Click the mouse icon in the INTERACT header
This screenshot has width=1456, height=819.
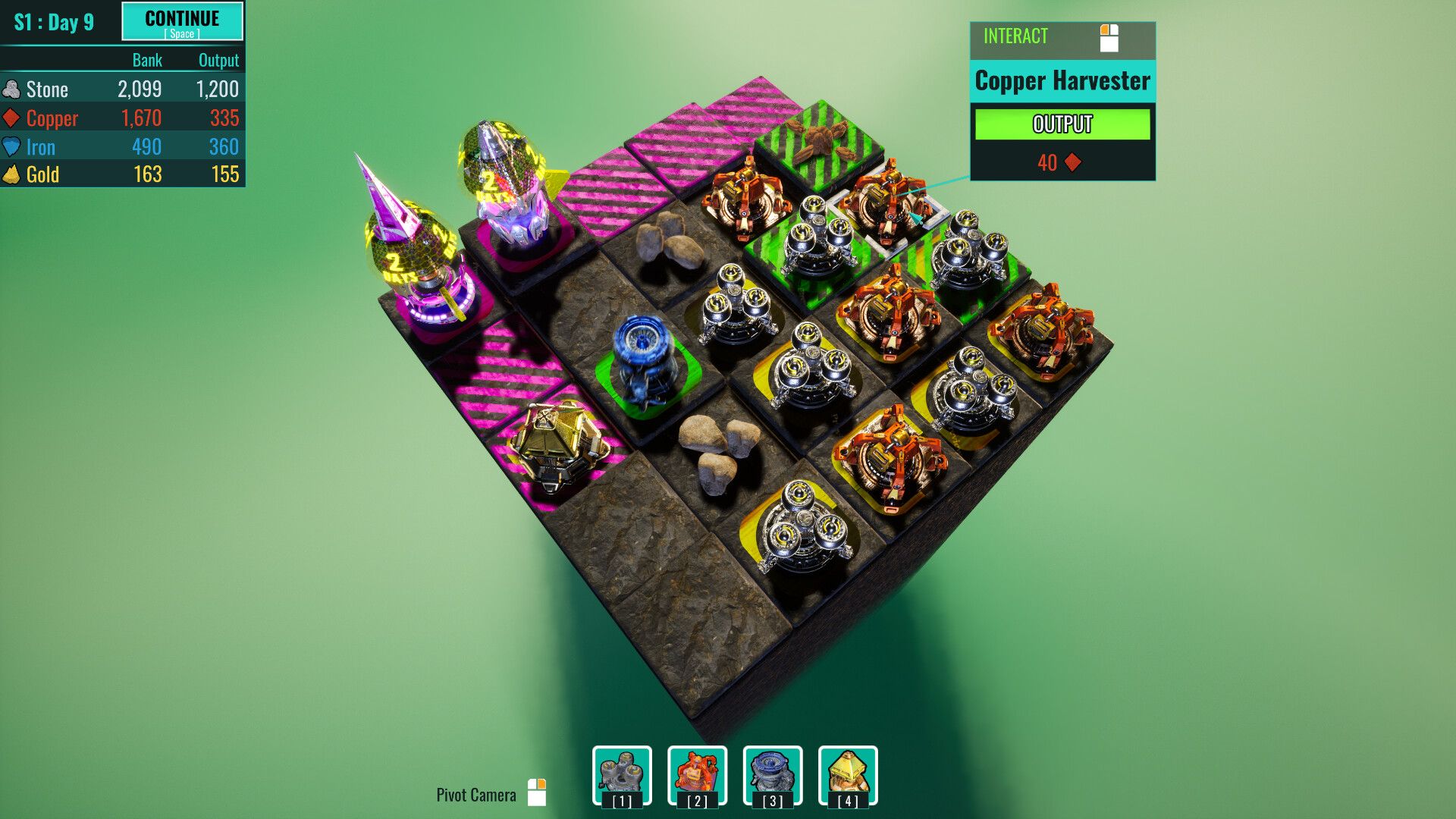(x=1110, y=39)
